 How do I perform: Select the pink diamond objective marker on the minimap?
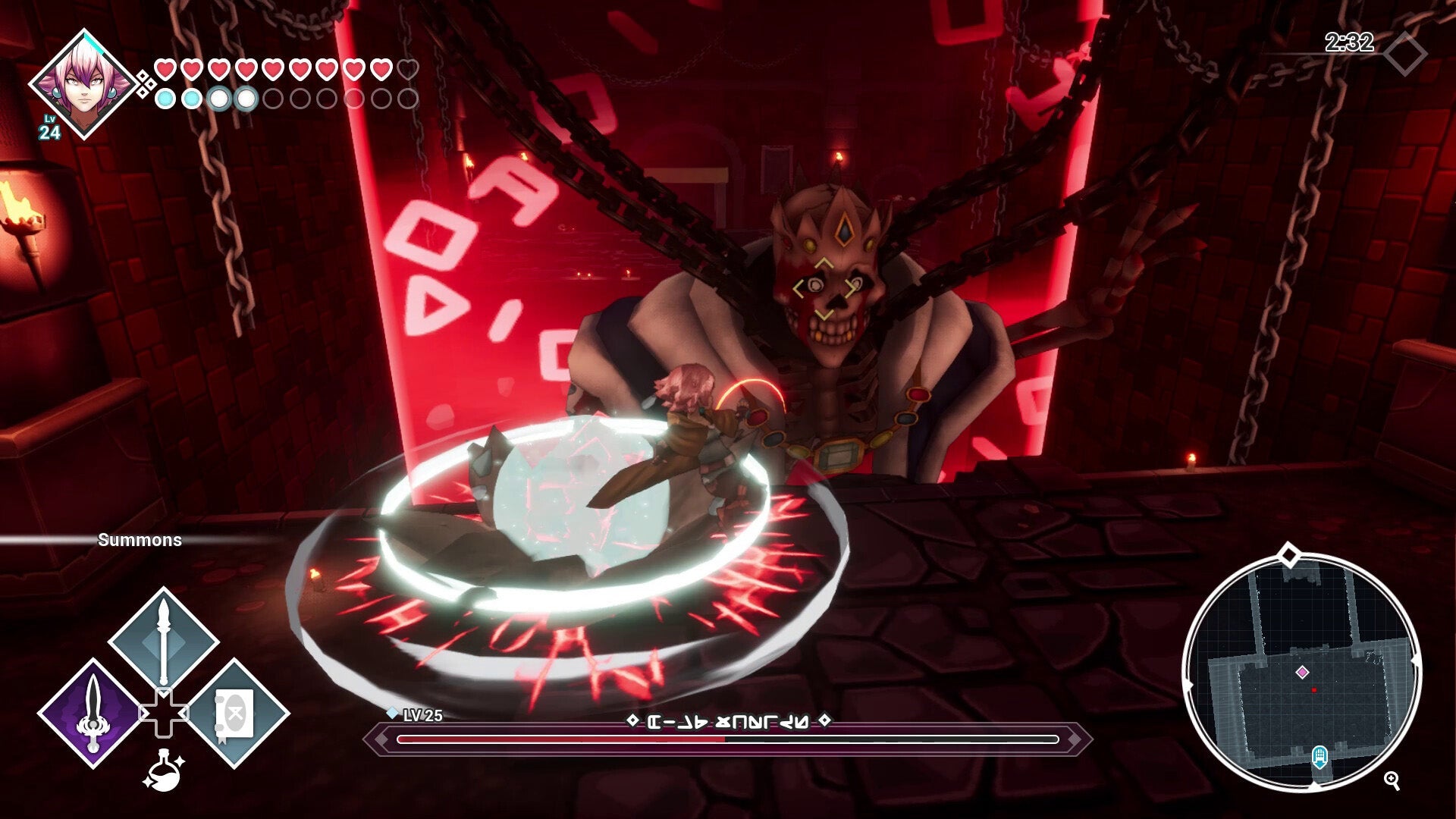coord(1303,671)
